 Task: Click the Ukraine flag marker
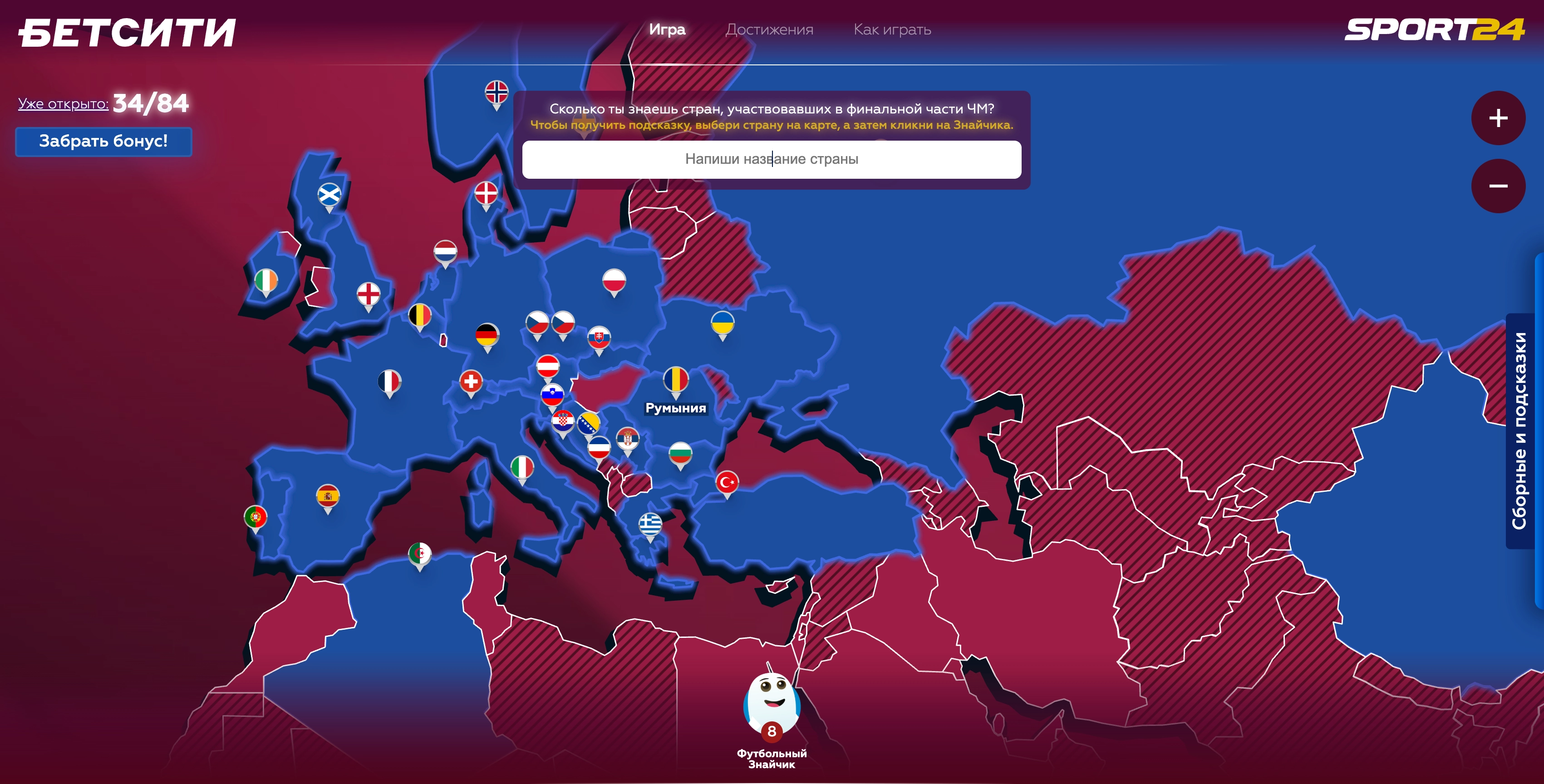722,323
